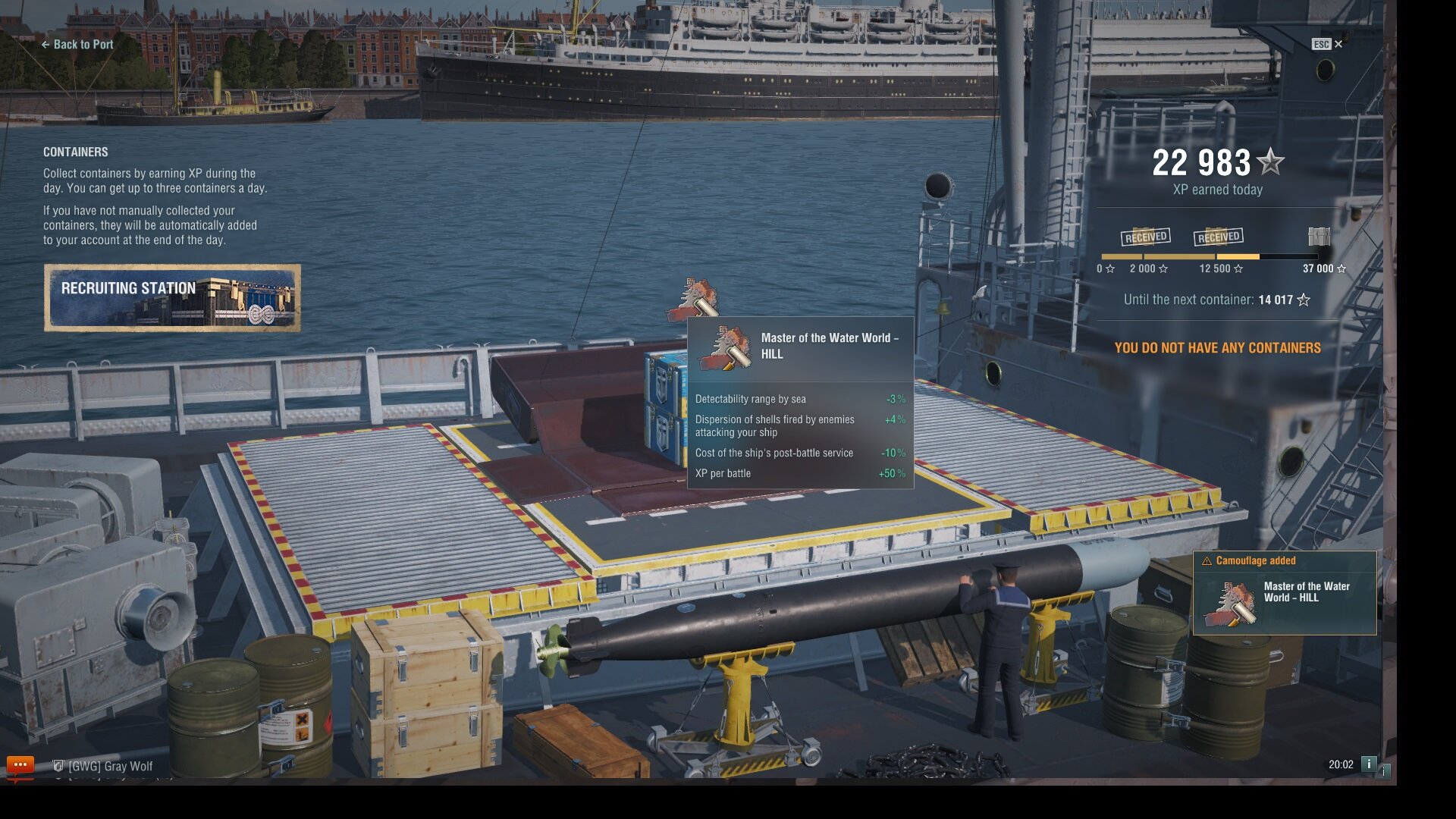The width and height of the screenshot is (1456, 819).
Task: Click the Gray Wolf player name
Action: [110, 767]
